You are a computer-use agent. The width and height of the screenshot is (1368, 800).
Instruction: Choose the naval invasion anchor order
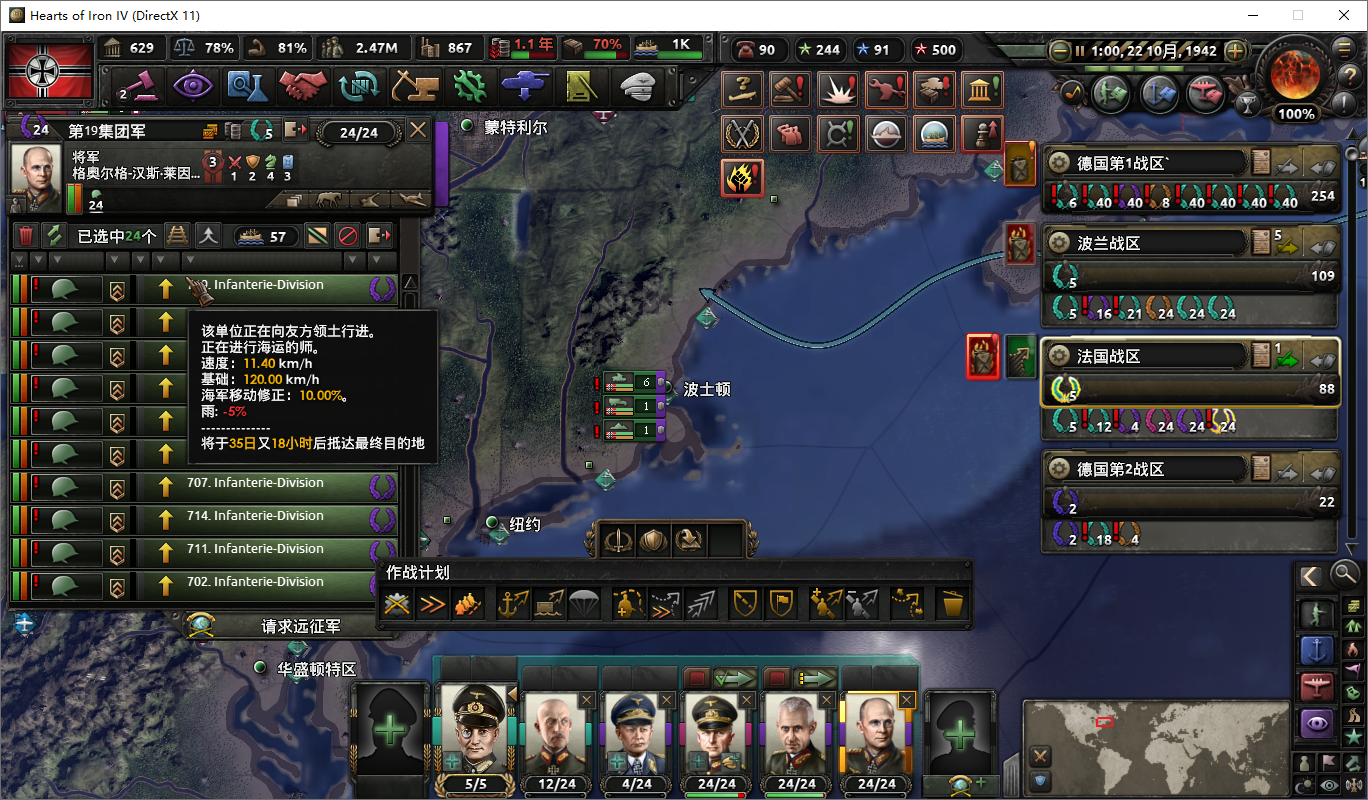pos(513,604)
